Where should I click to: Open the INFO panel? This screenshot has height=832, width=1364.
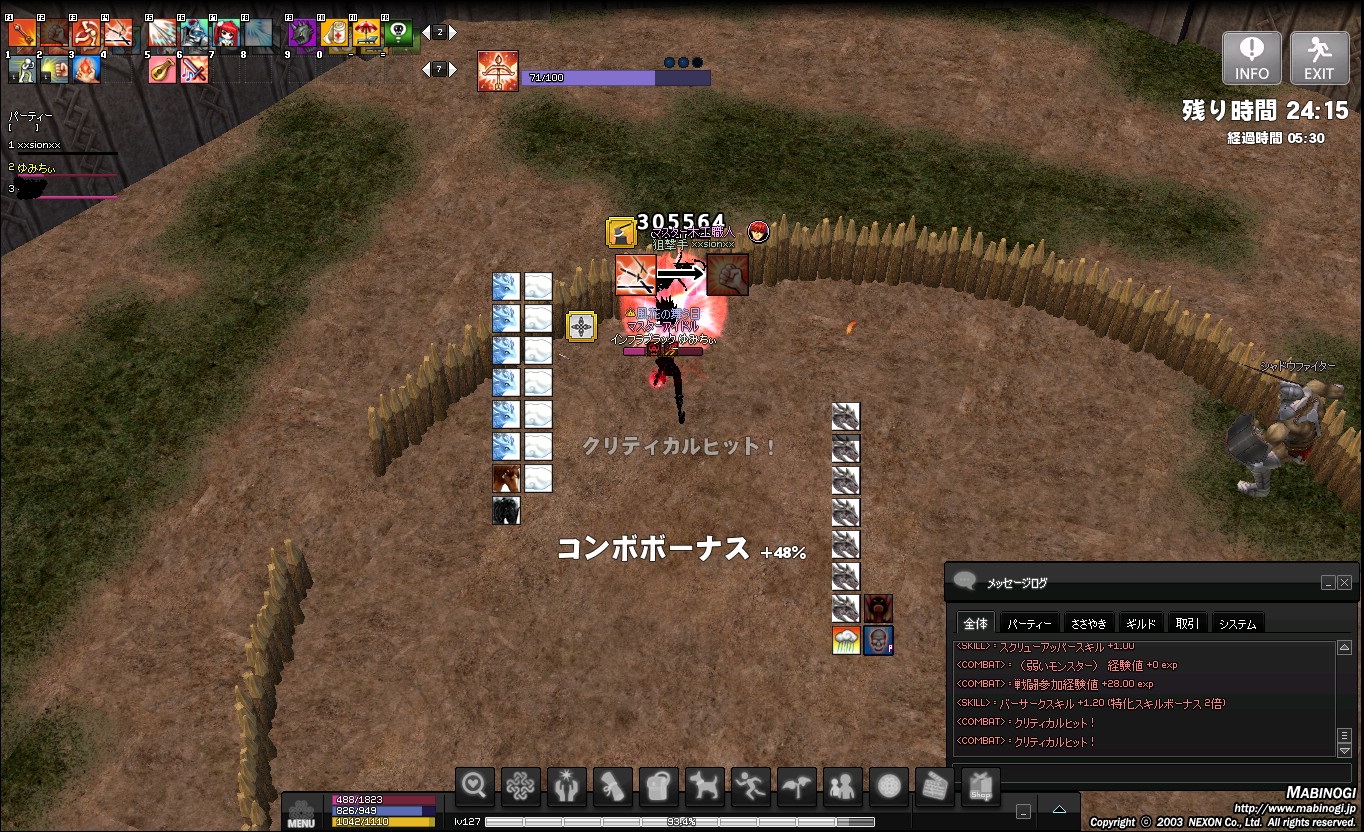[1251, 58]
